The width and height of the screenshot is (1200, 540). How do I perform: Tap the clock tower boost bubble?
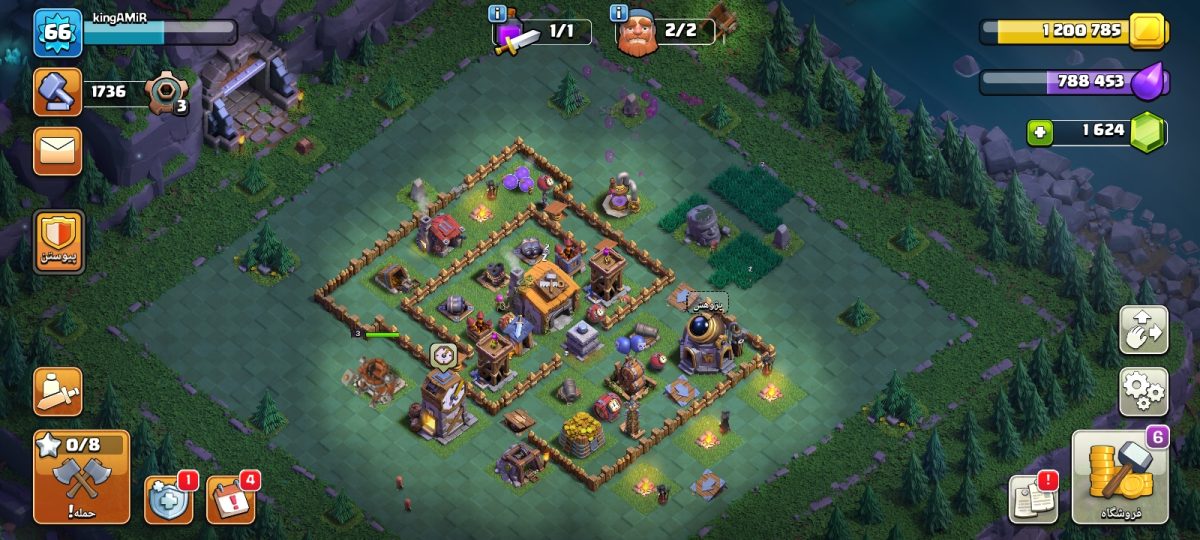point(444,355)
